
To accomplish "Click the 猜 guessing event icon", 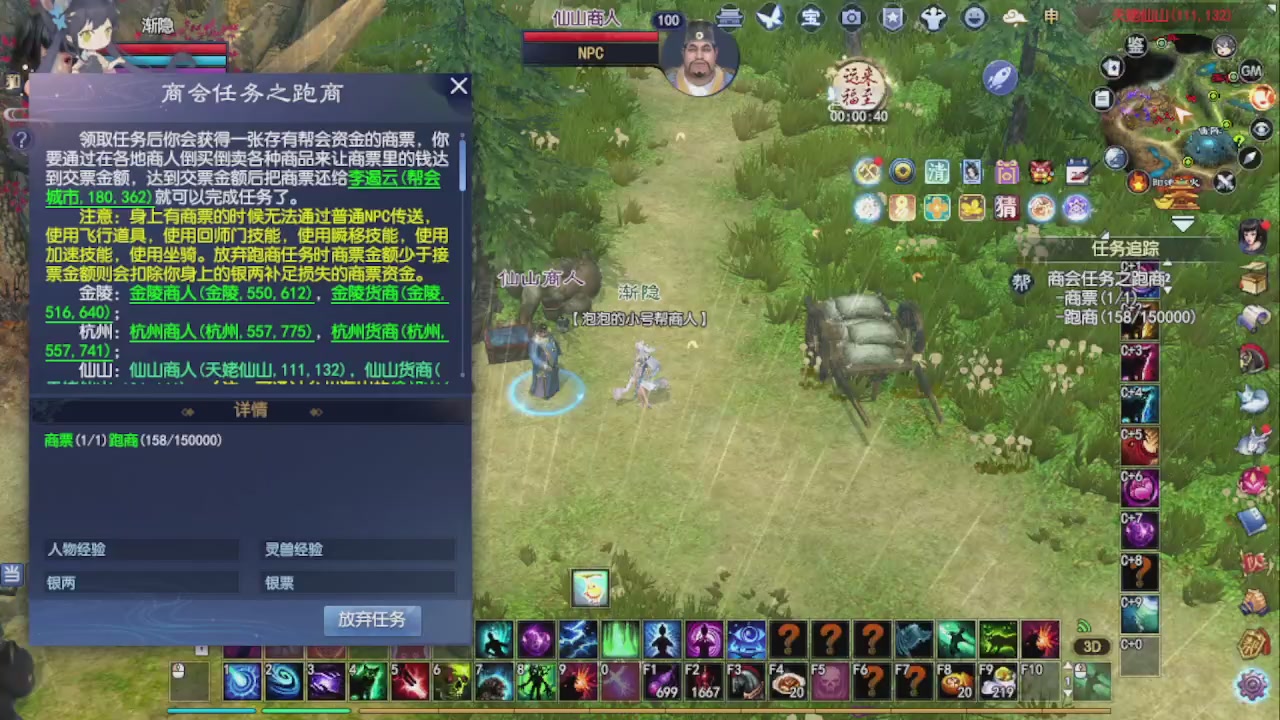I will coord(1007,207).
